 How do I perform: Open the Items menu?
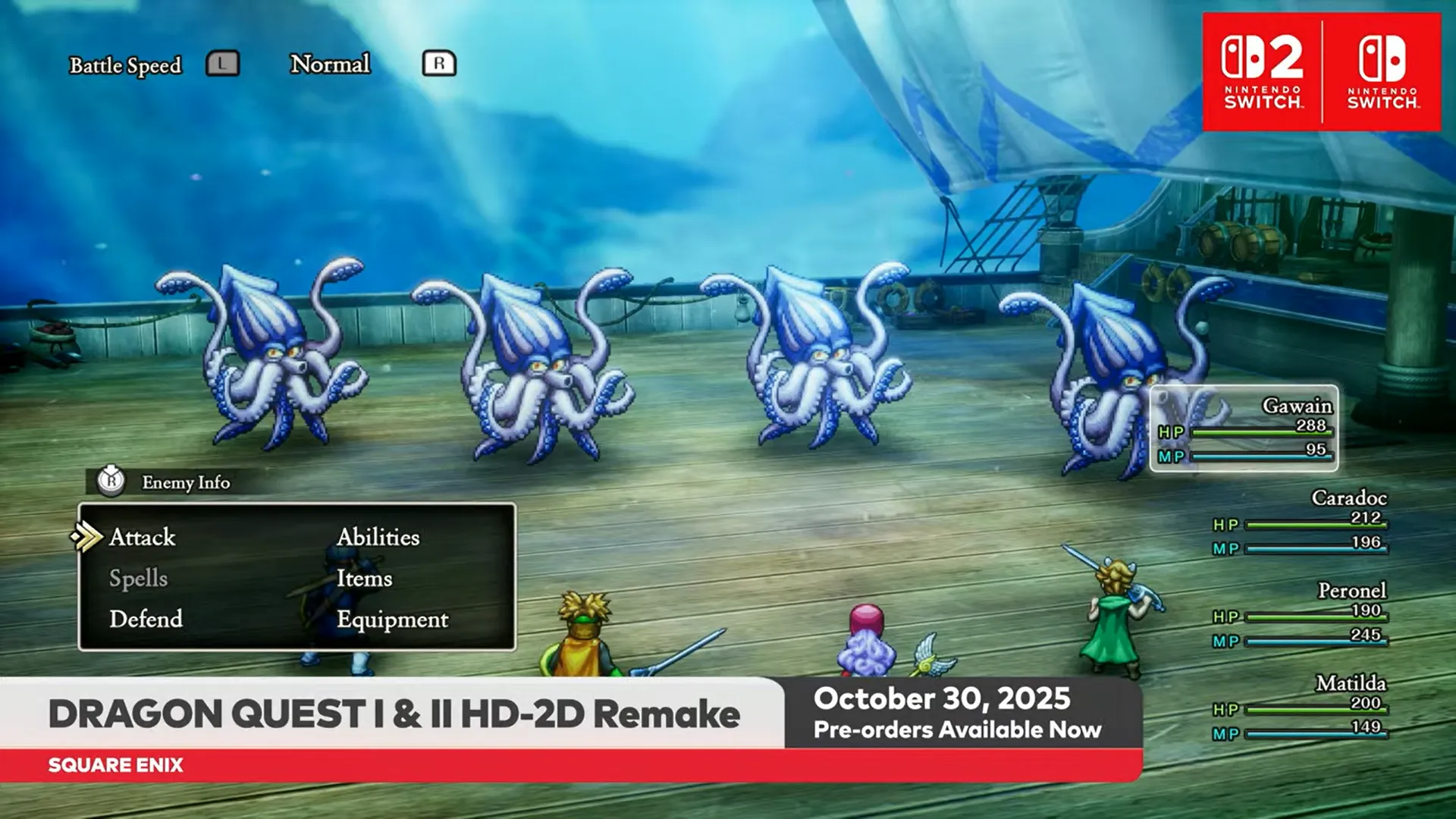tap(364, 579)
